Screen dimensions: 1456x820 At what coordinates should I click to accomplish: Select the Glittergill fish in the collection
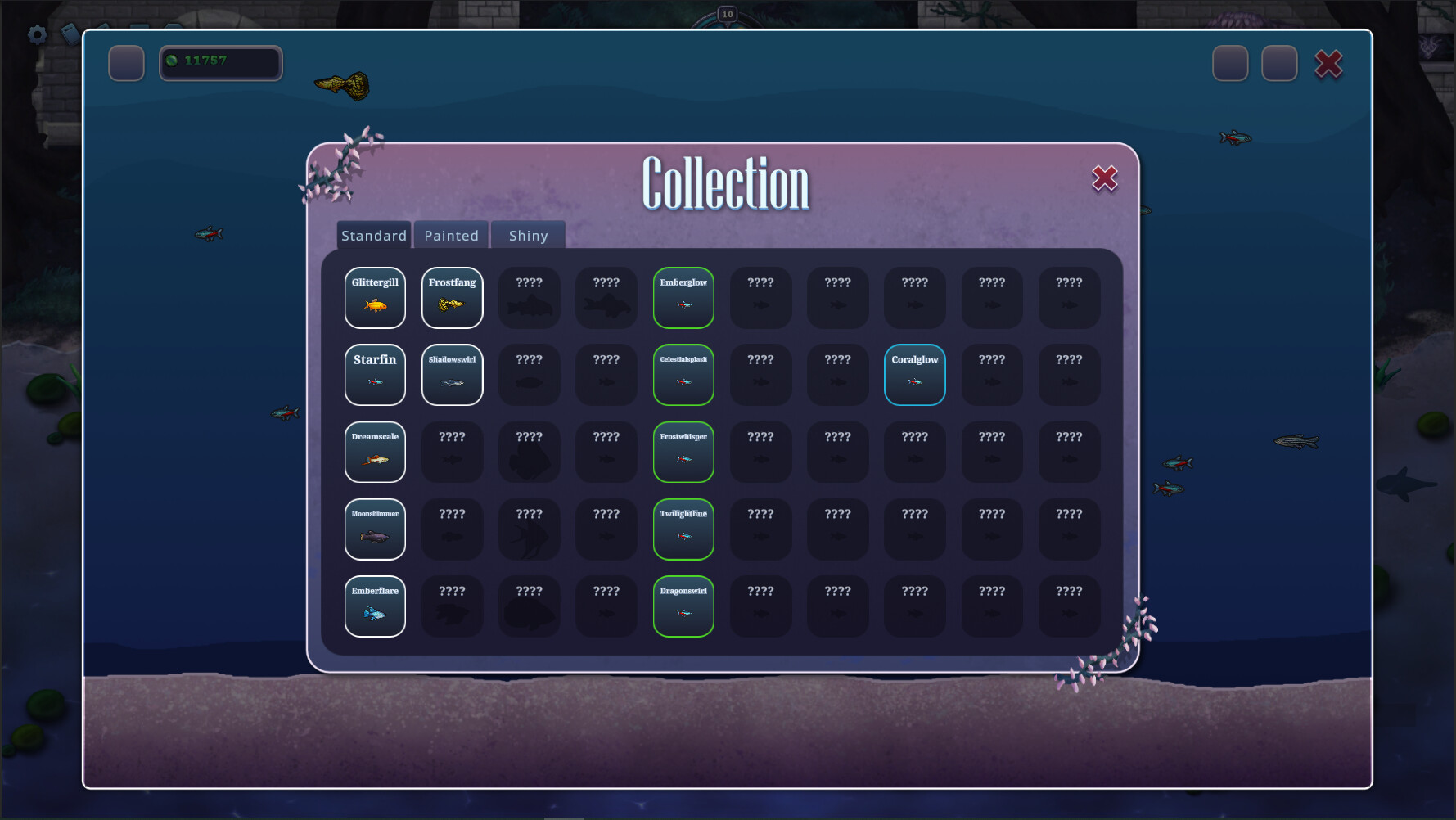(x=375, y=298)
